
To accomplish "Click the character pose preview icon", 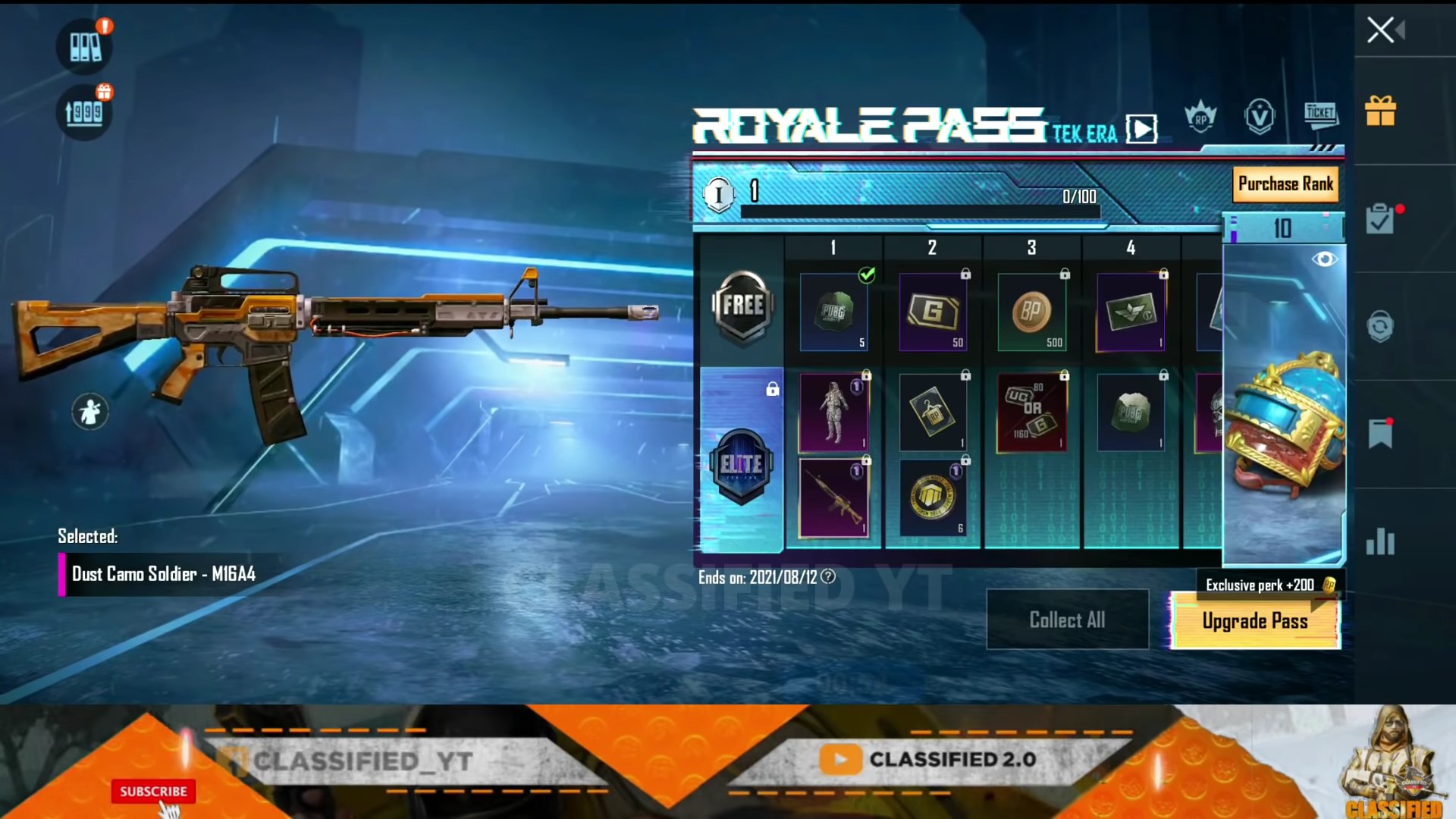I will coord(90,412).
